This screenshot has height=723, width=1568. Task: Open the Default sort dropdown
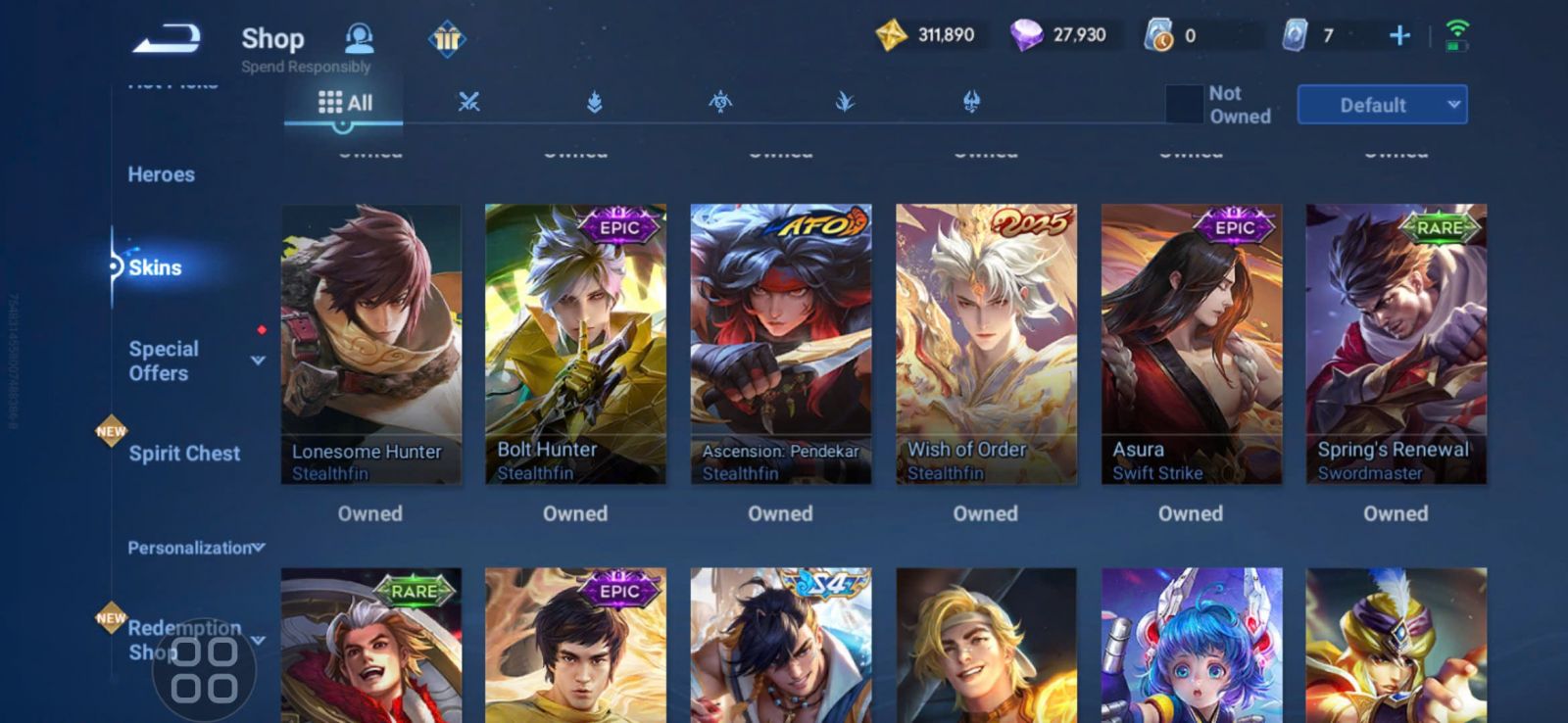(1382, 105)
